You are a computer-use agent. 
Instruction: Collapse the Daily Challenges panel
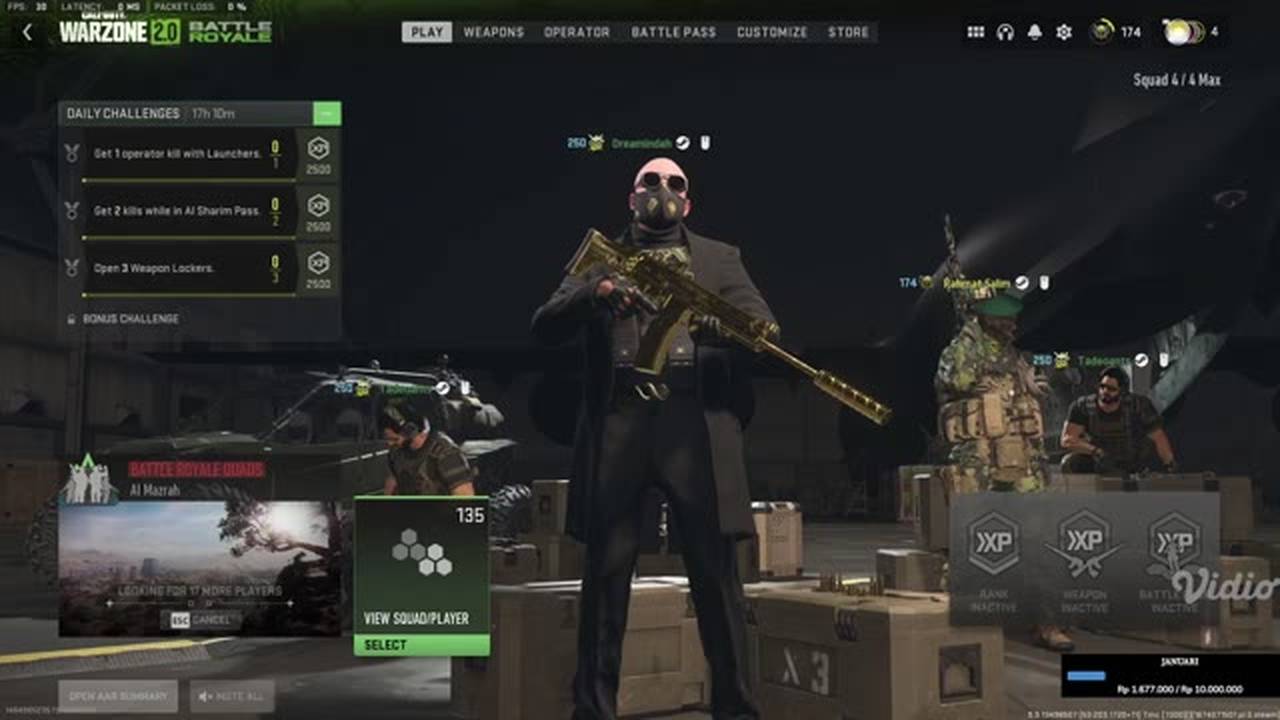tap(330, 114)
